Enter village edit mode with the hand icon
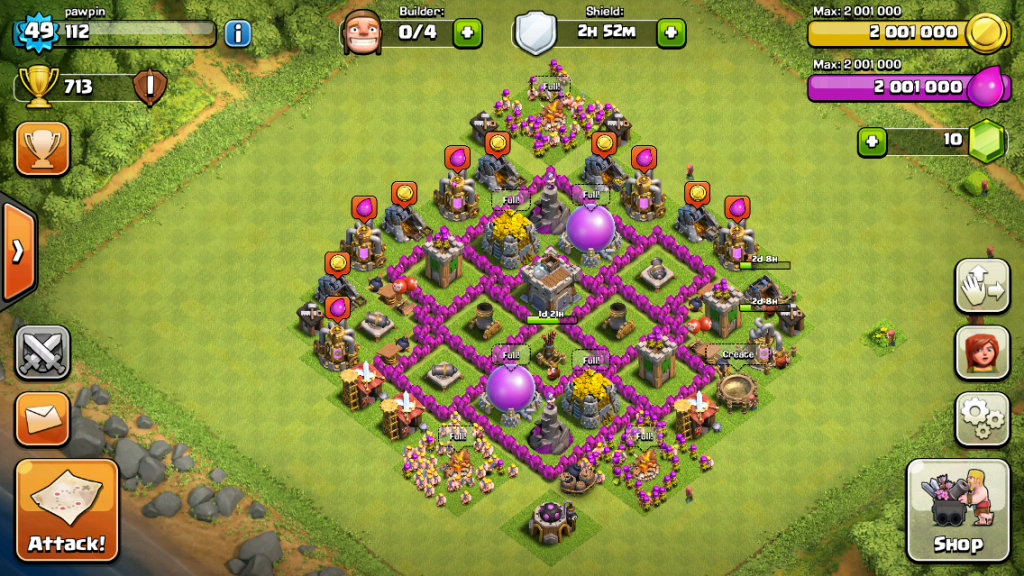The image size is (1024, 576). (x=981, y=287)
